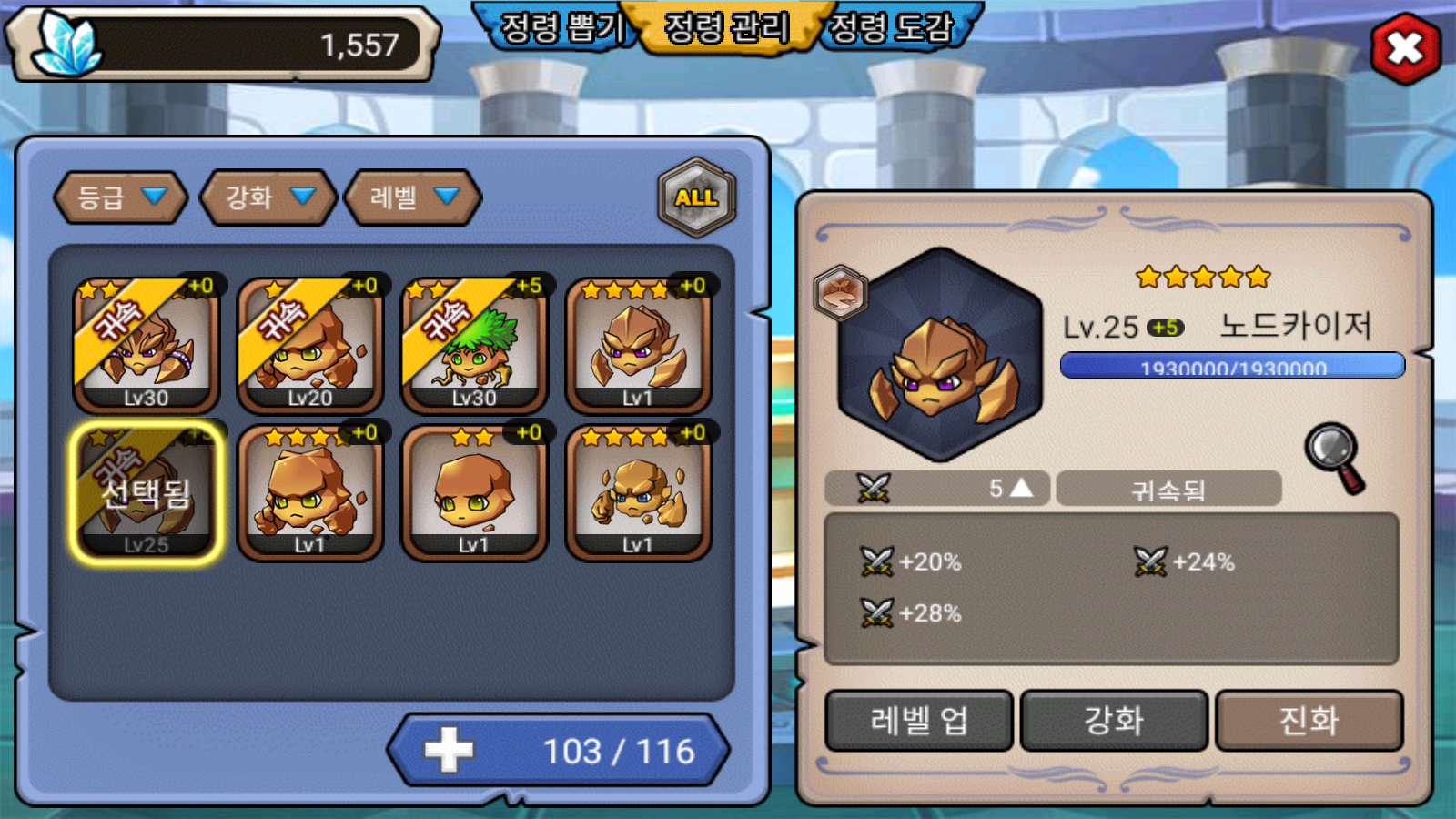Click the crystal currency icon

[66, 44]
